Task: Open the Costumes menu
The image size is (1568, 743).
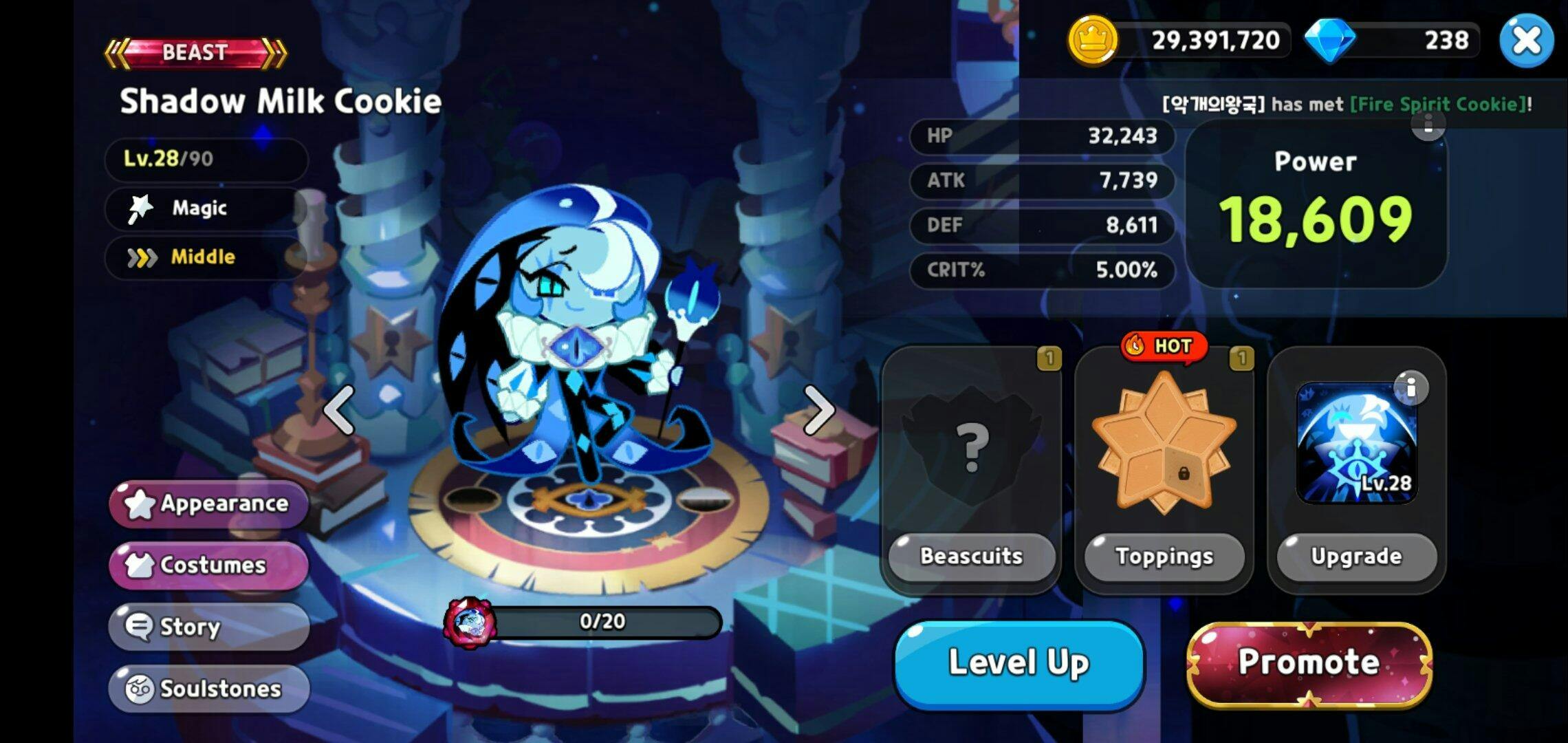Action: click(x=208, y=565)
